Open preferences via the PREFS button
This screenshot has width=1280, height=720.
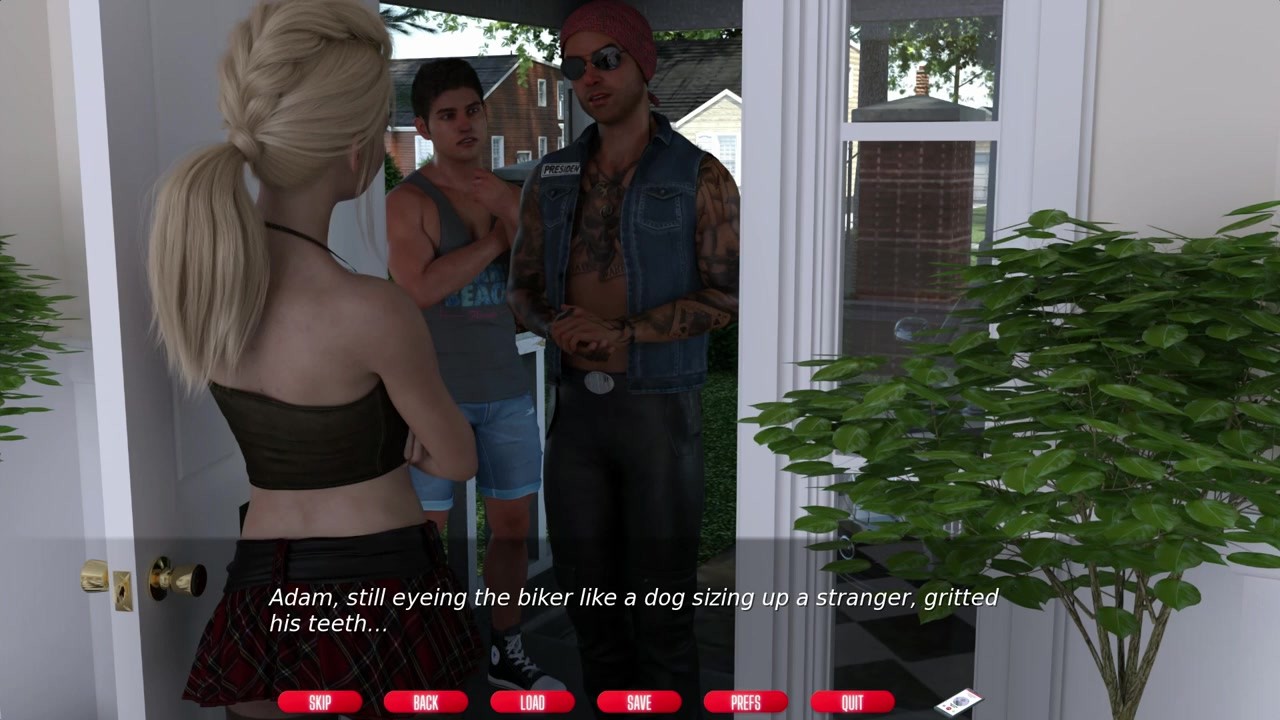tap(745, 702)
